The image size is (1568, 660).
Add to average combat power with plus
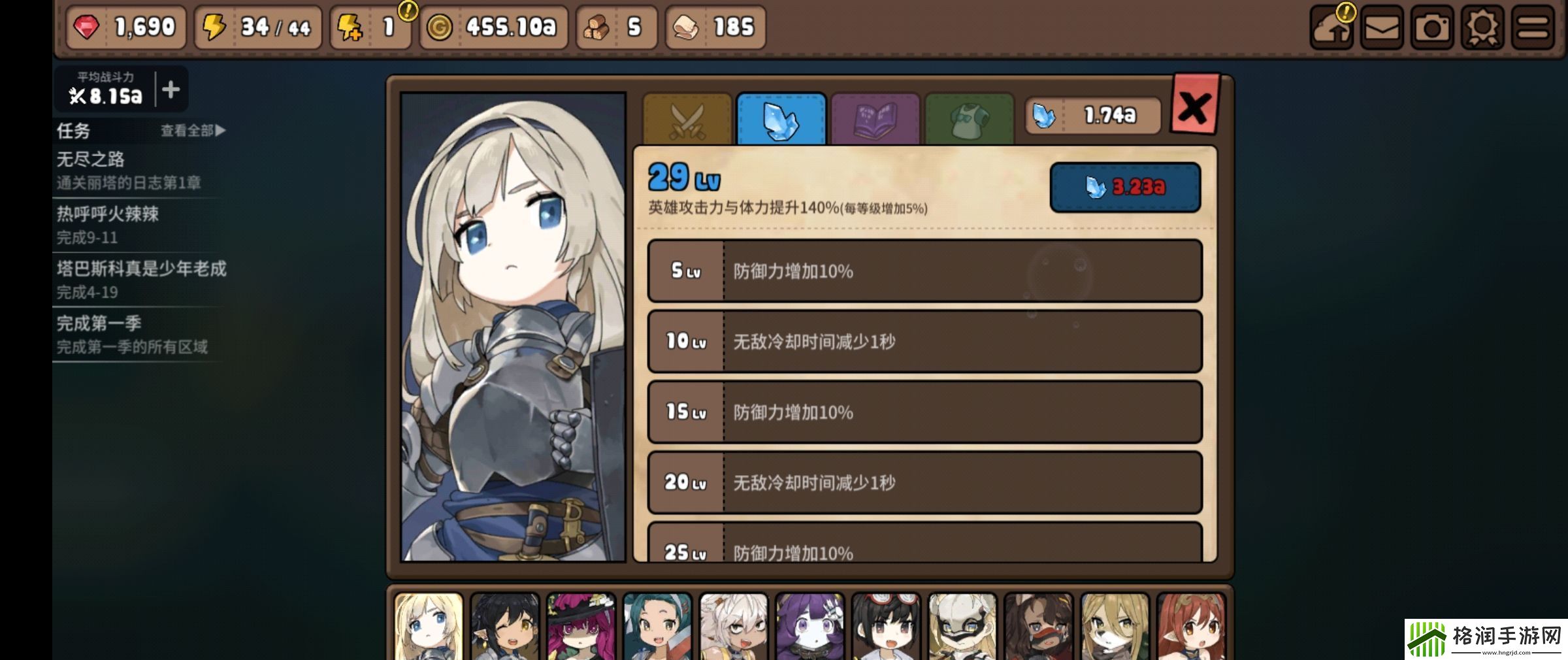pyautogui.click(x=171, y=89)
